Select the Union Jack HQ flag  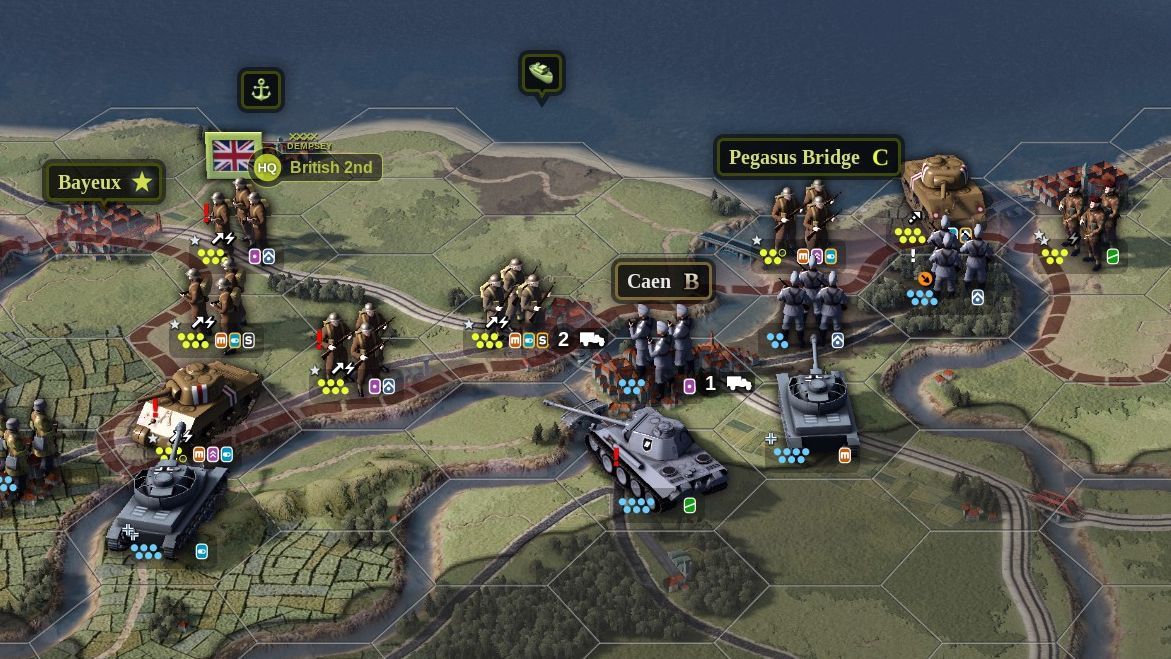coord(234,156)
